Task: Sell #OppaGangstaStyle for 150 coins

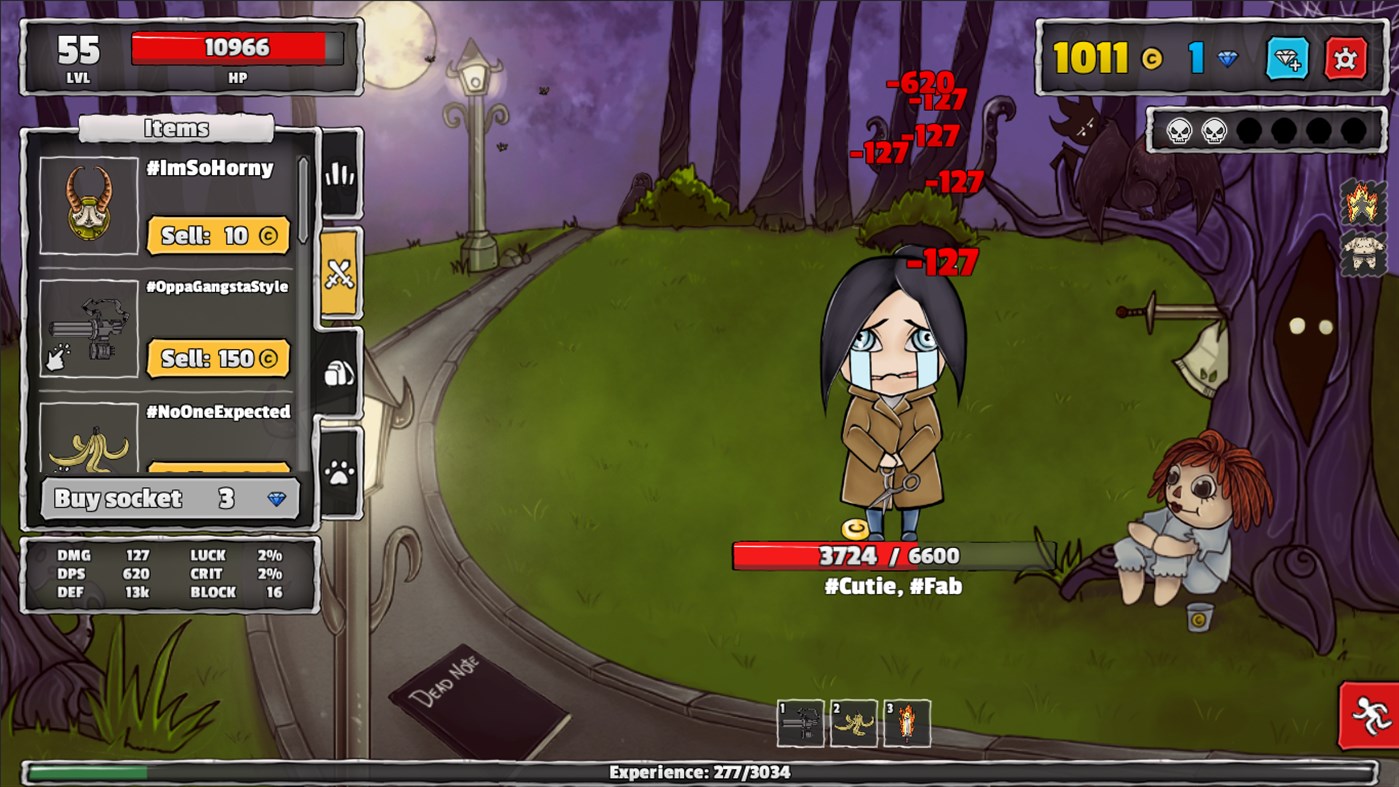Action: coord(217,358)
